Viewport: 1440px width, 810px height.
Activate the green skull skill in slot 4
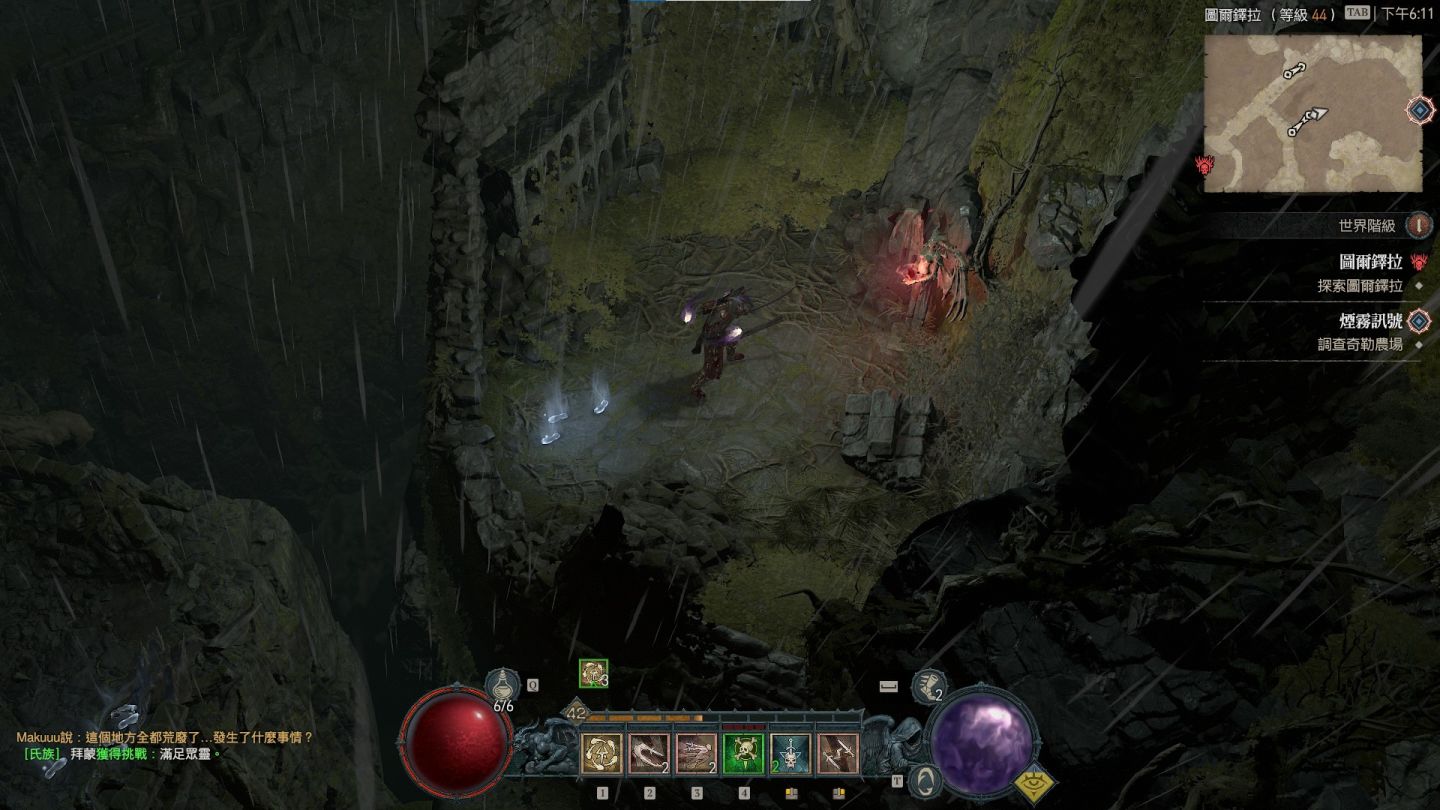pos(743,753)
